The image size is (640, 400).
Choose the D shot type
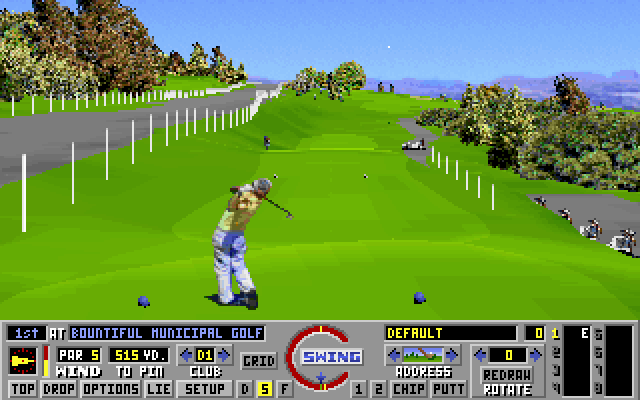pos(246,388)
